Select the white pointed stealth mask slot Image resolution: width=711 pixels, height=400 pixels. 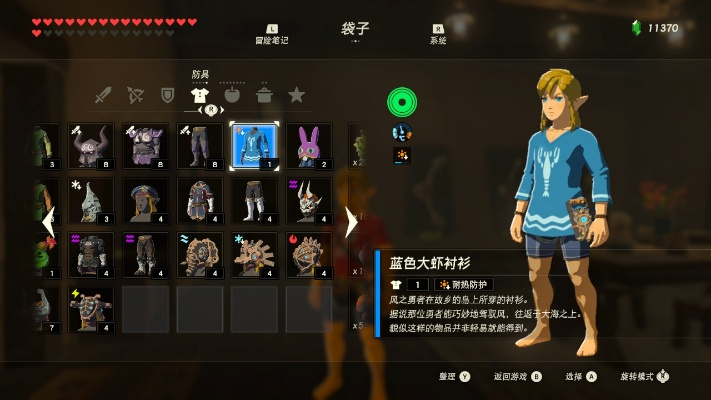(x=91, y=200)
